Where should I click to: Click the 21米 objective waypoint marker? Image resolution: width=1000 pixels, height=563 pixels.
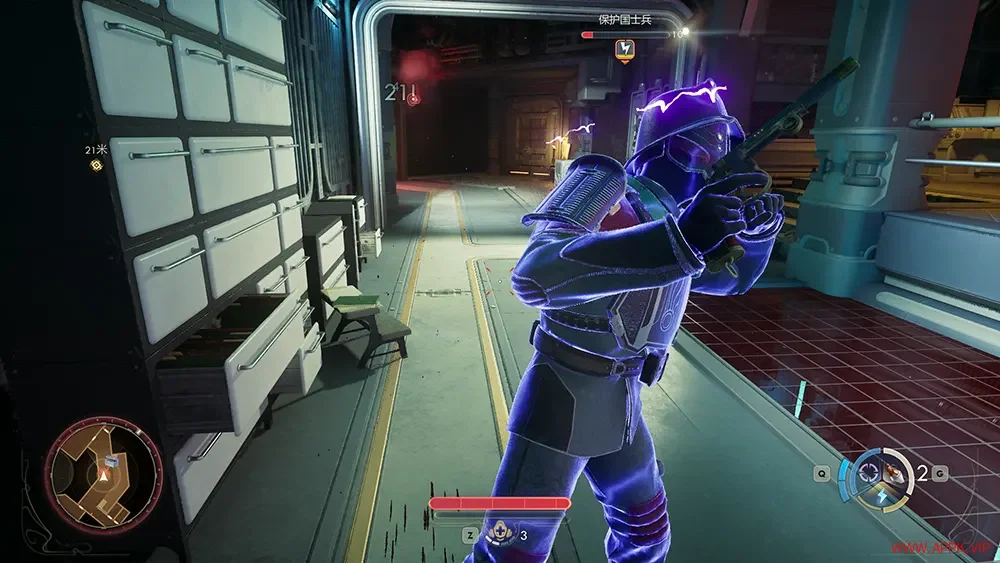pos(96,164)
